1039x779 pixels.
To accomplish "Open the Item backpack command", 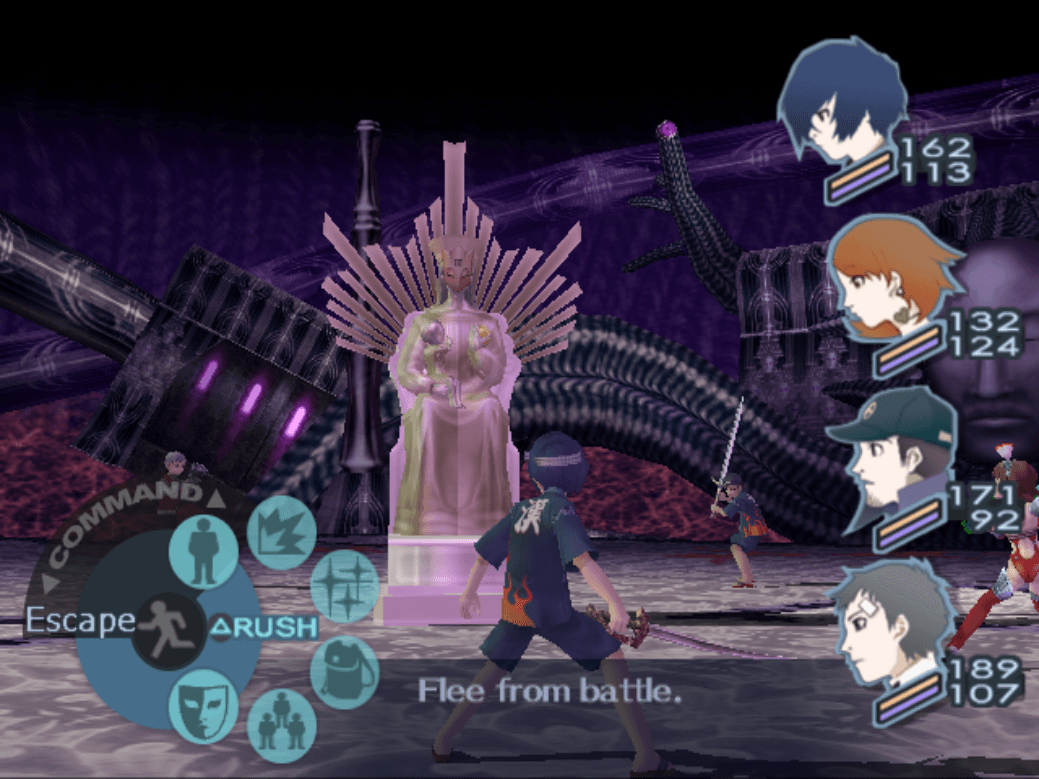I will [x=345, y=671].
